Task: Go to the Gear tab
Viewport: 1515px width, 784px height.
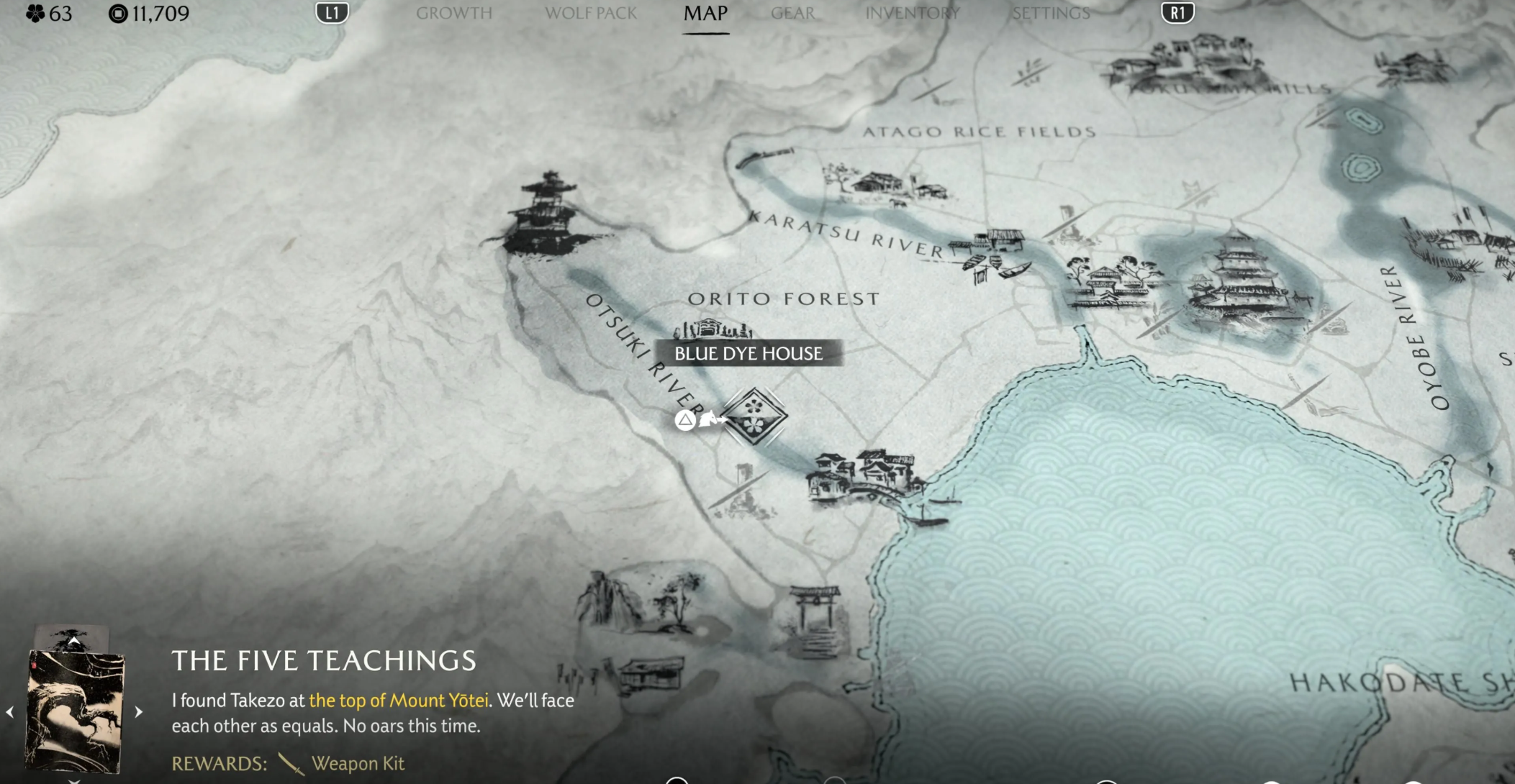Action: (792, 13)
